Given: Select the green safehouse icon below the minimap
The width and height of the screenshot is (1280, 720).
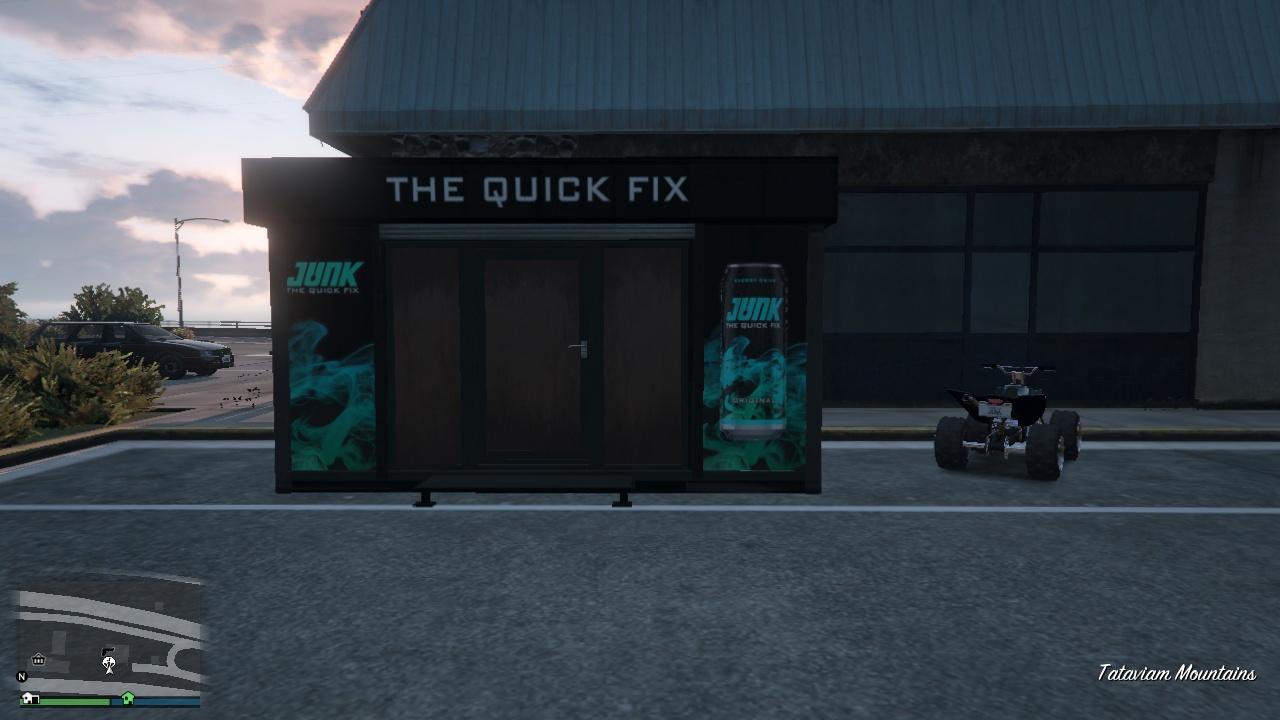Looking at the screenshot, I should click(127, 699).
